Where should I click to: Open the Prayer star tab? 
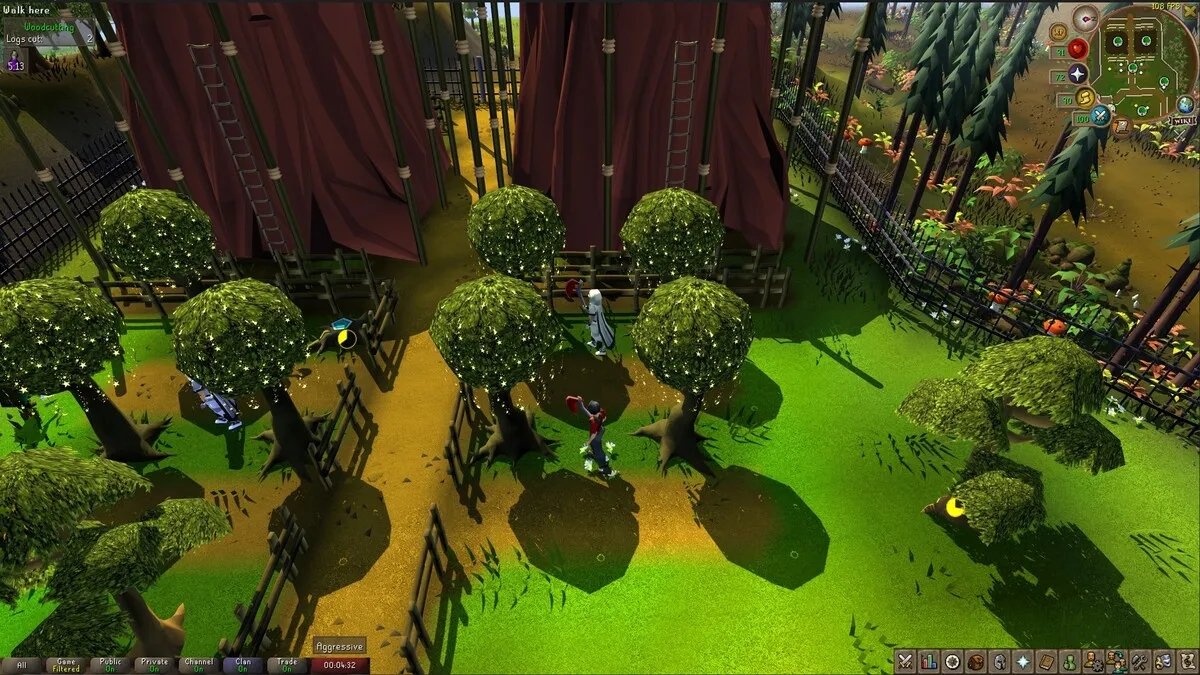1023,661
